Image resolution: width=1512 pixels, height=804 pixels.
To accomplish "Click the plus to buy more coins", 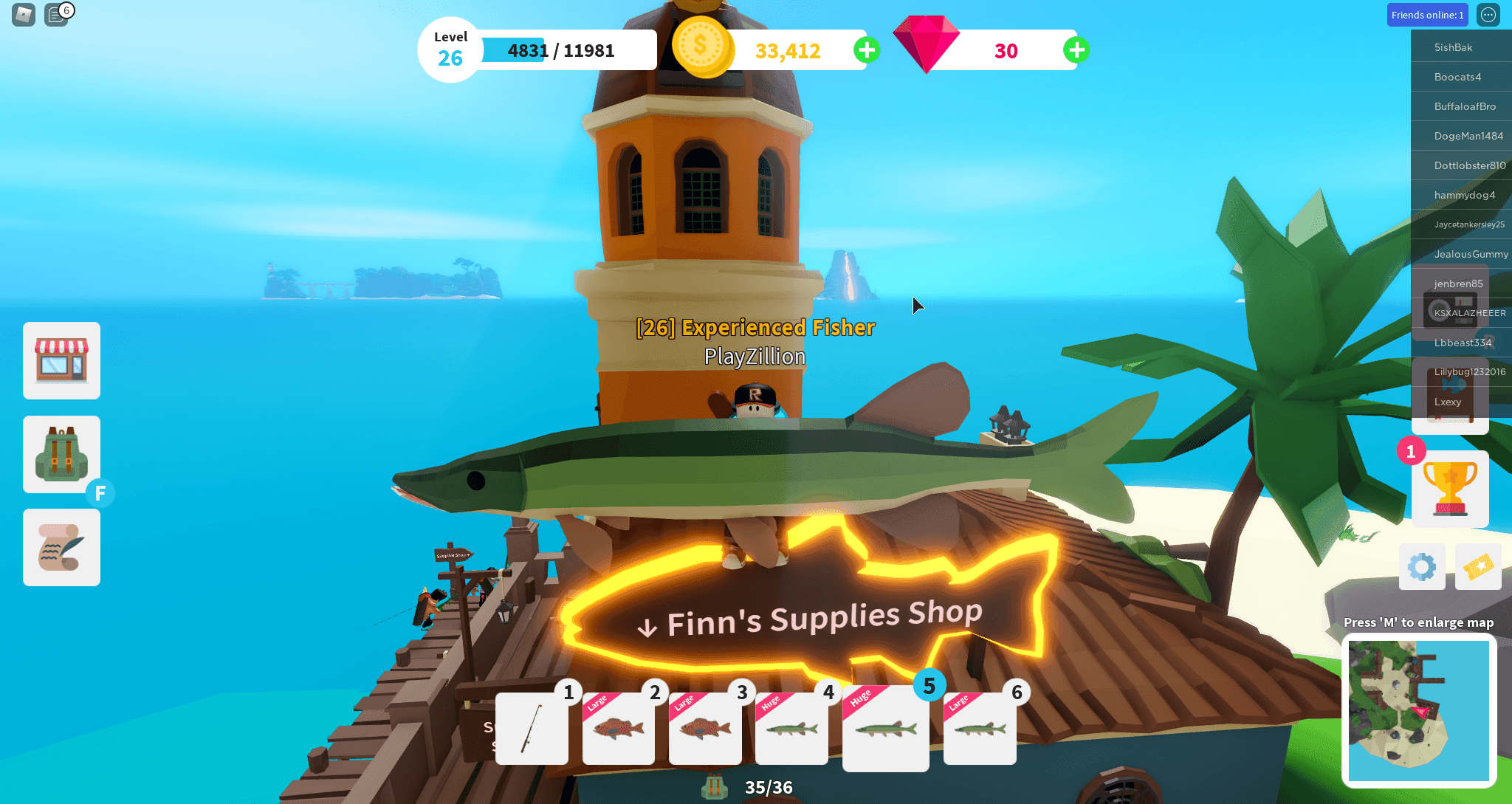I will click(866, 50).
